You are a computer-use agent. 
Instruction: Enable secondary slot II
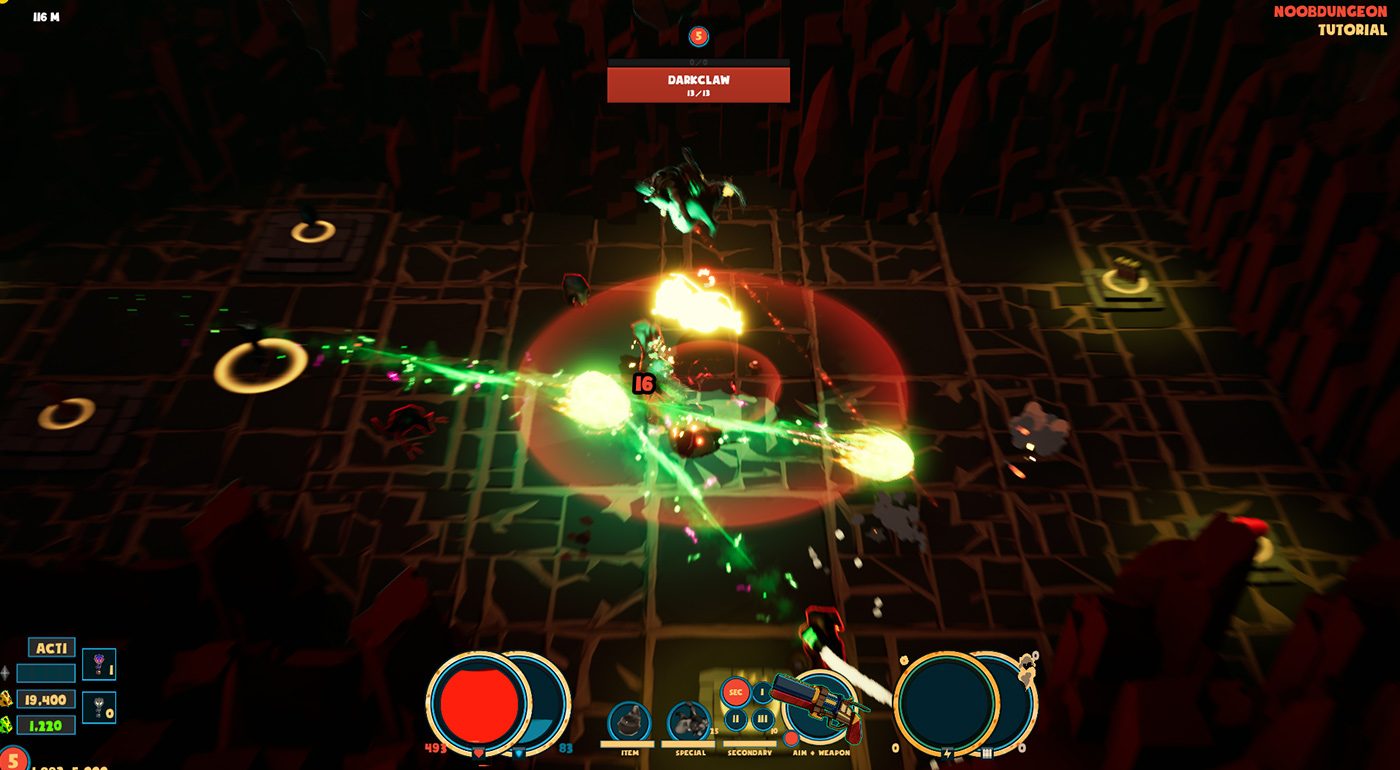tap(735, 718)
